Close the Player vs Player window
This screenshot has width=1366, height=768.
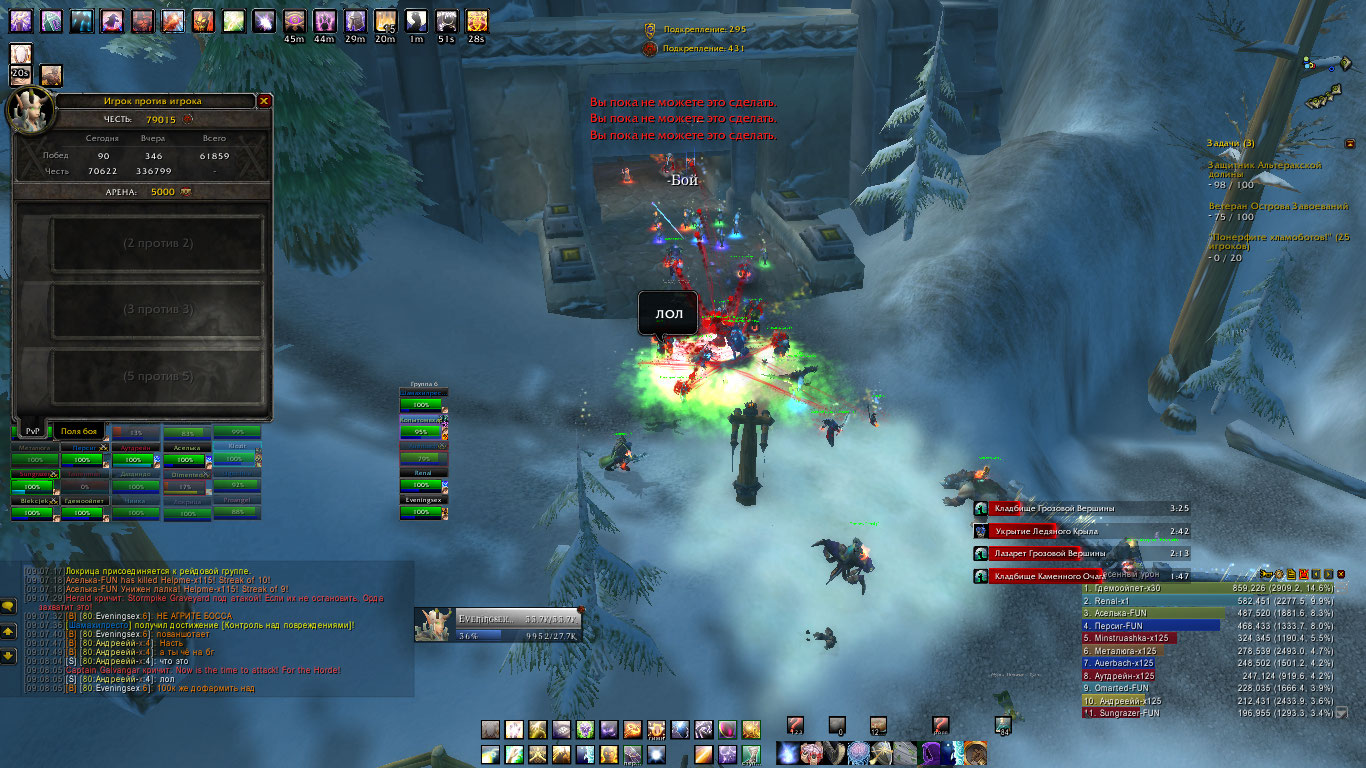(264, 101)
